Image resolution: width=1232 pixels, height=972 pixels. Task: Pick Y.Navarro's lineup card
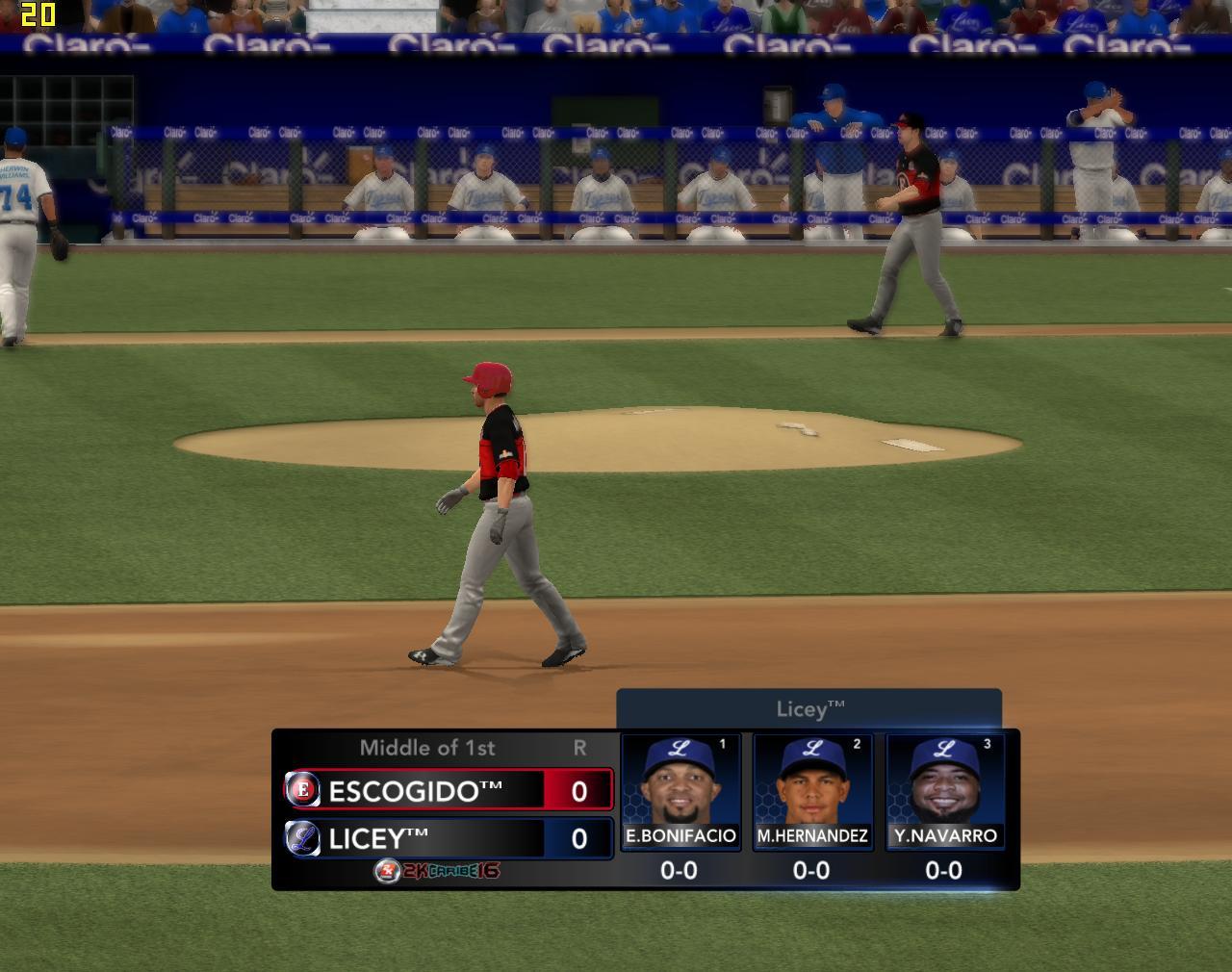(944, 791)
